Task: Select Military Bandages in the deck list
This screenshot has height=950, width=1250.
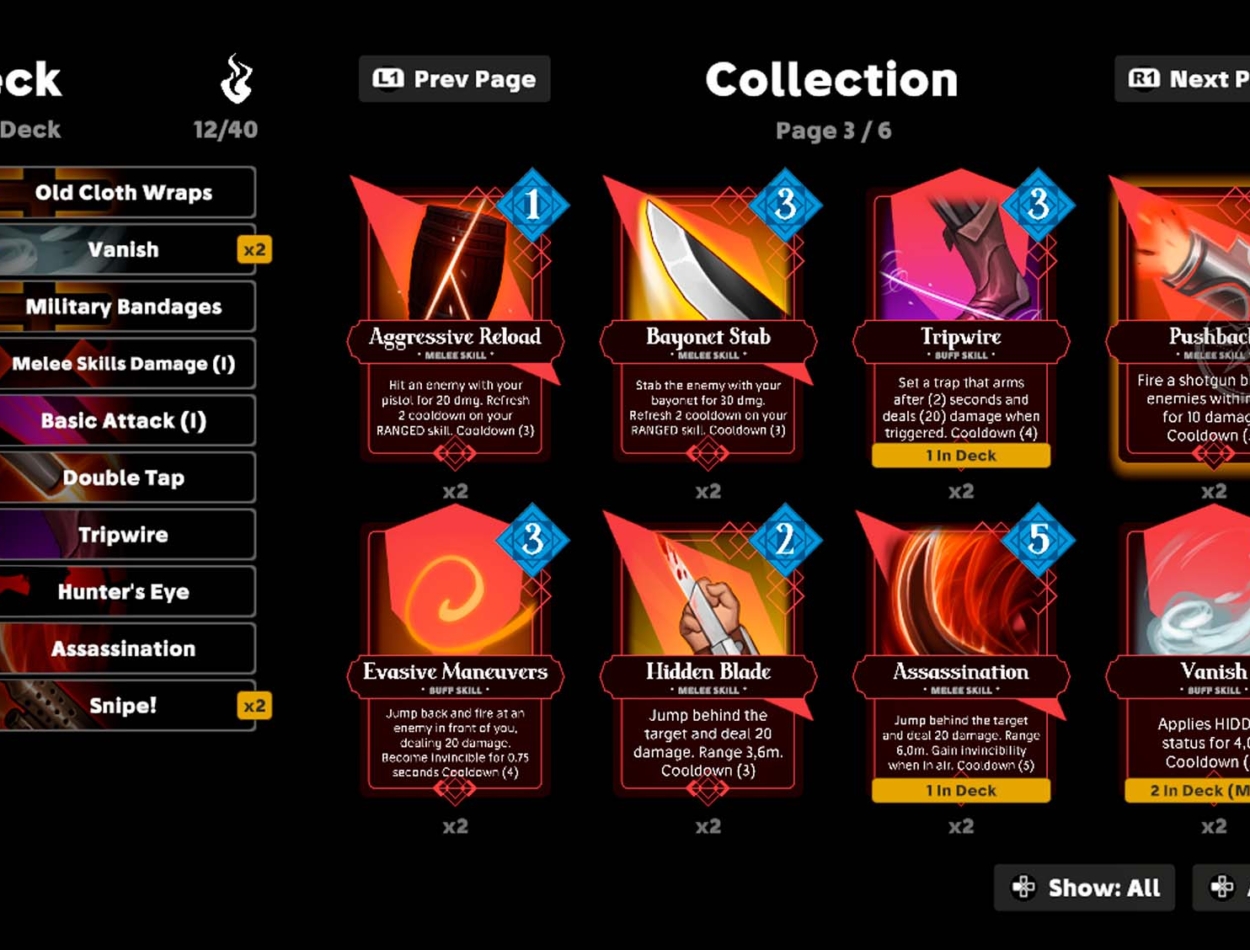Action: 124,307
